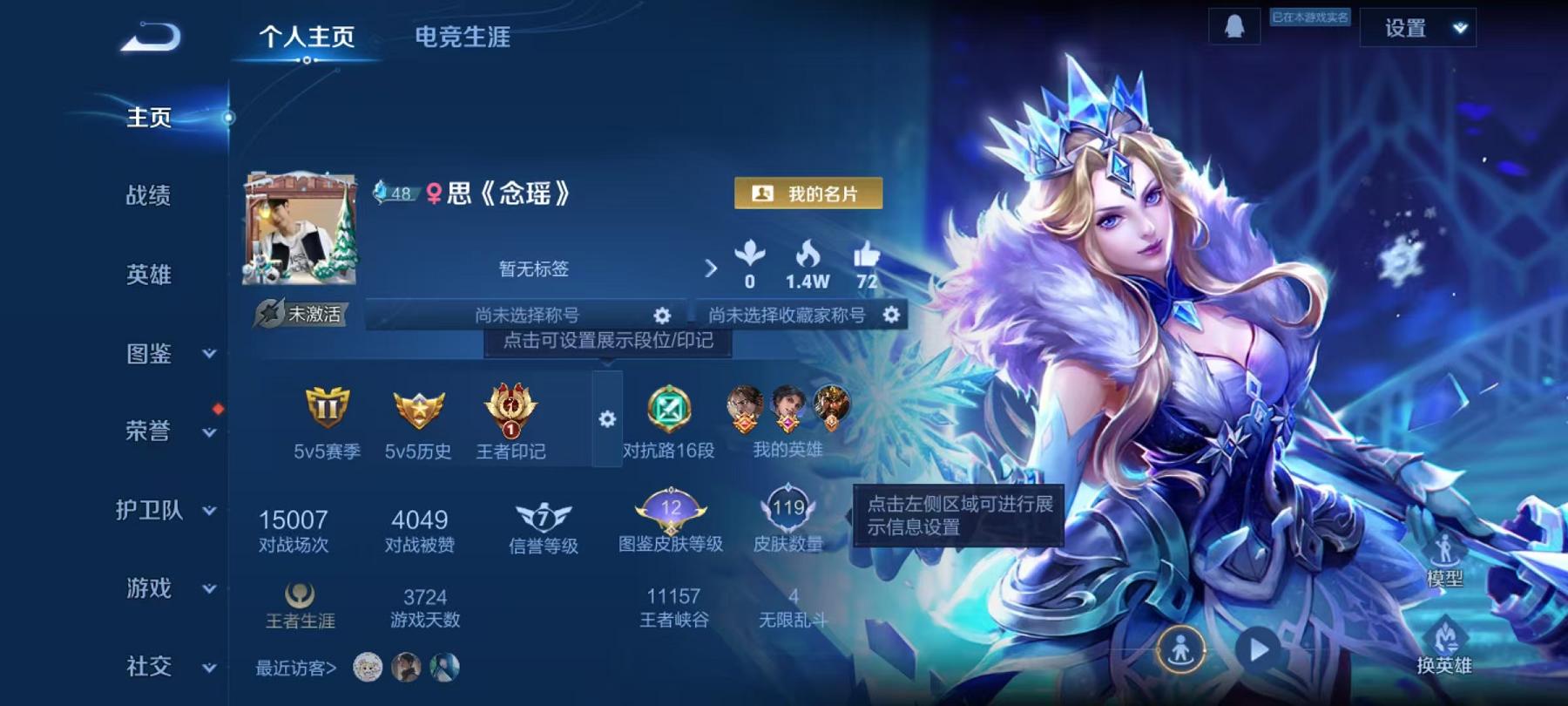This screenshot has width=1568, height=706.
Task: Open the 战绩 sidebar menu
Action: click(x=148, y=197)
